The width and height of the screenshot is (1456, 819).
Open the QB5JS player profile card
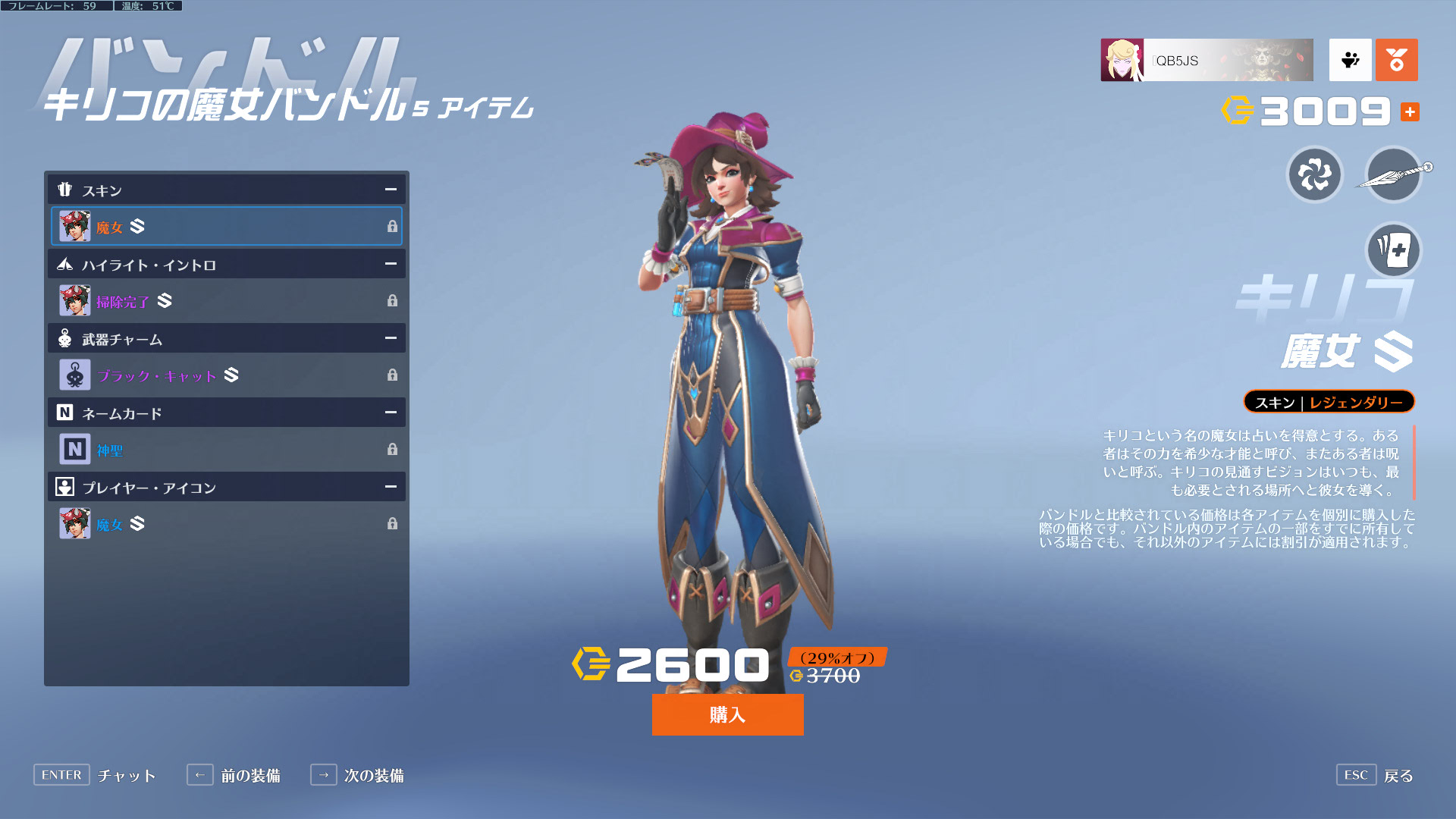click(x=1207, y=60)
